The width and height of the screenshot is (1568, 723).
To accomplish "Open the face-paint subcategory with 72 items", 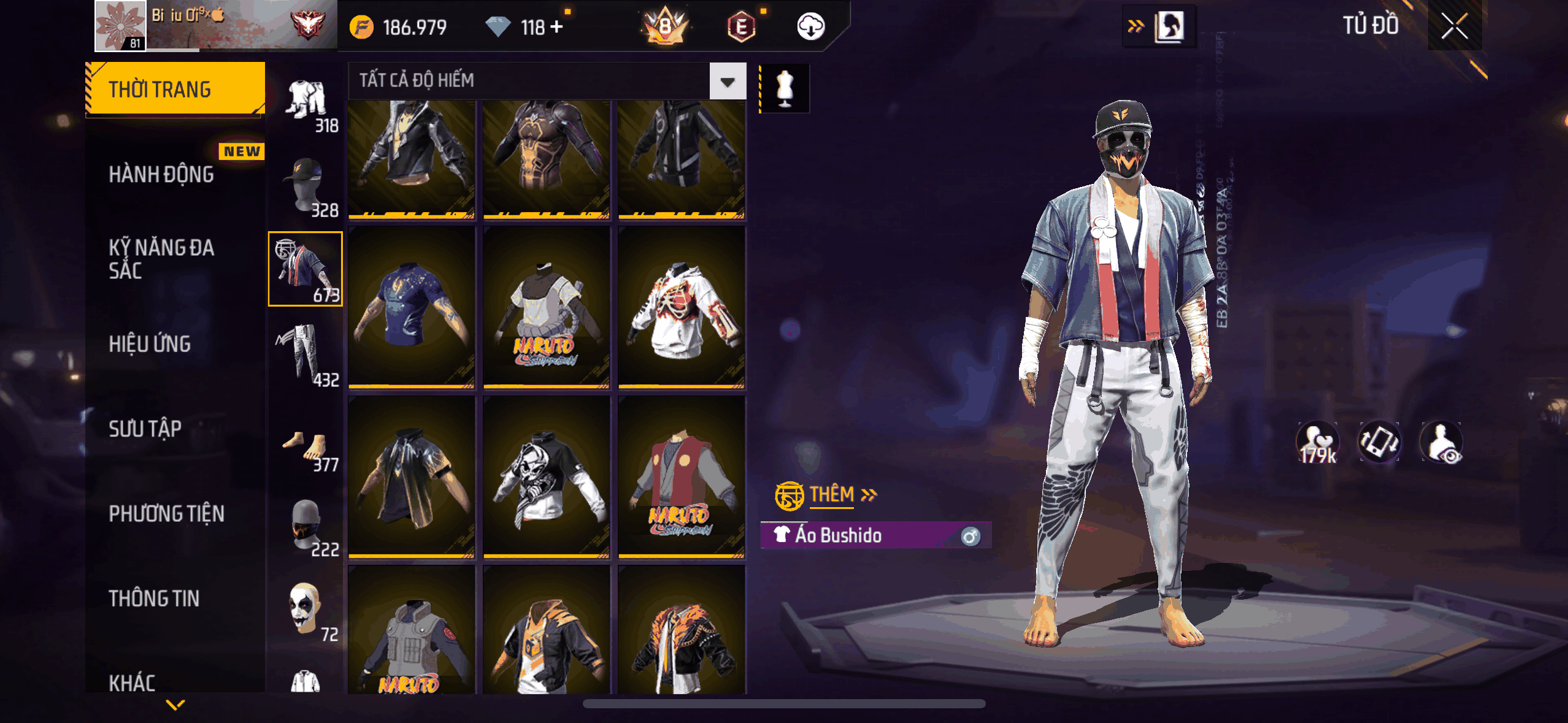I will 306,609.
